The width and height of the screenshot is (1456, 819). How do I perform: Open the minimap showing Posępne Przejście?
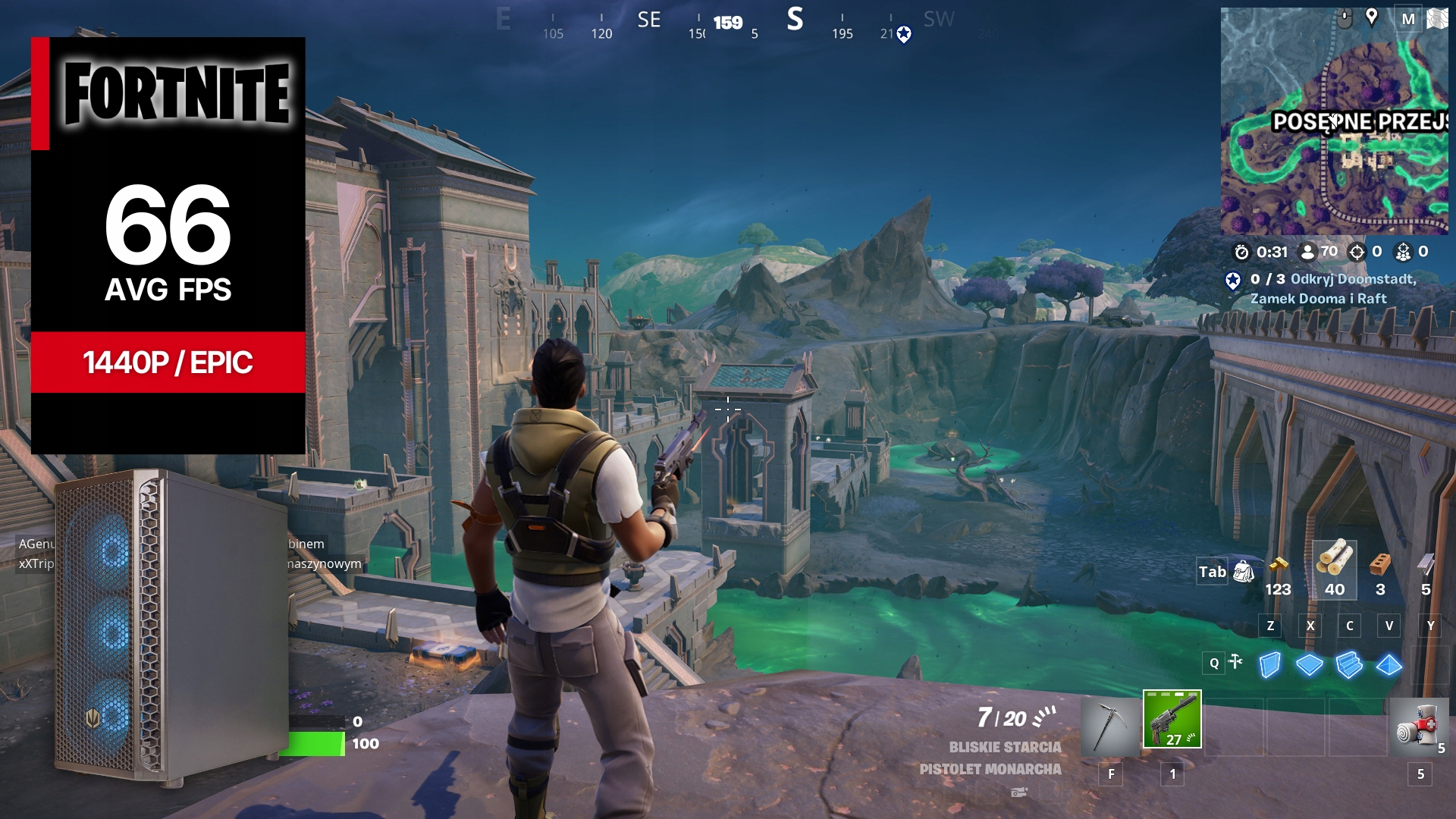tap(1333, 136)
